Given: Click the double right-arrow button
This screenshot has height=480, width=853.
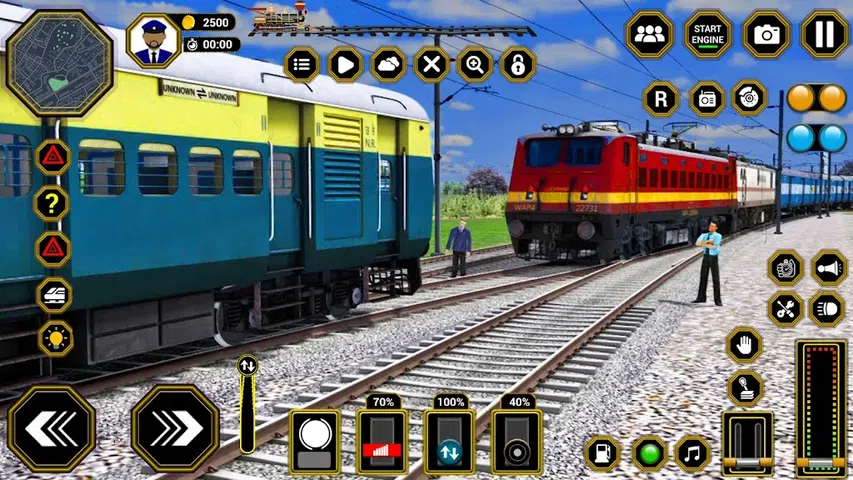Looking at the screenshot, I should click(x=175, y=428).
